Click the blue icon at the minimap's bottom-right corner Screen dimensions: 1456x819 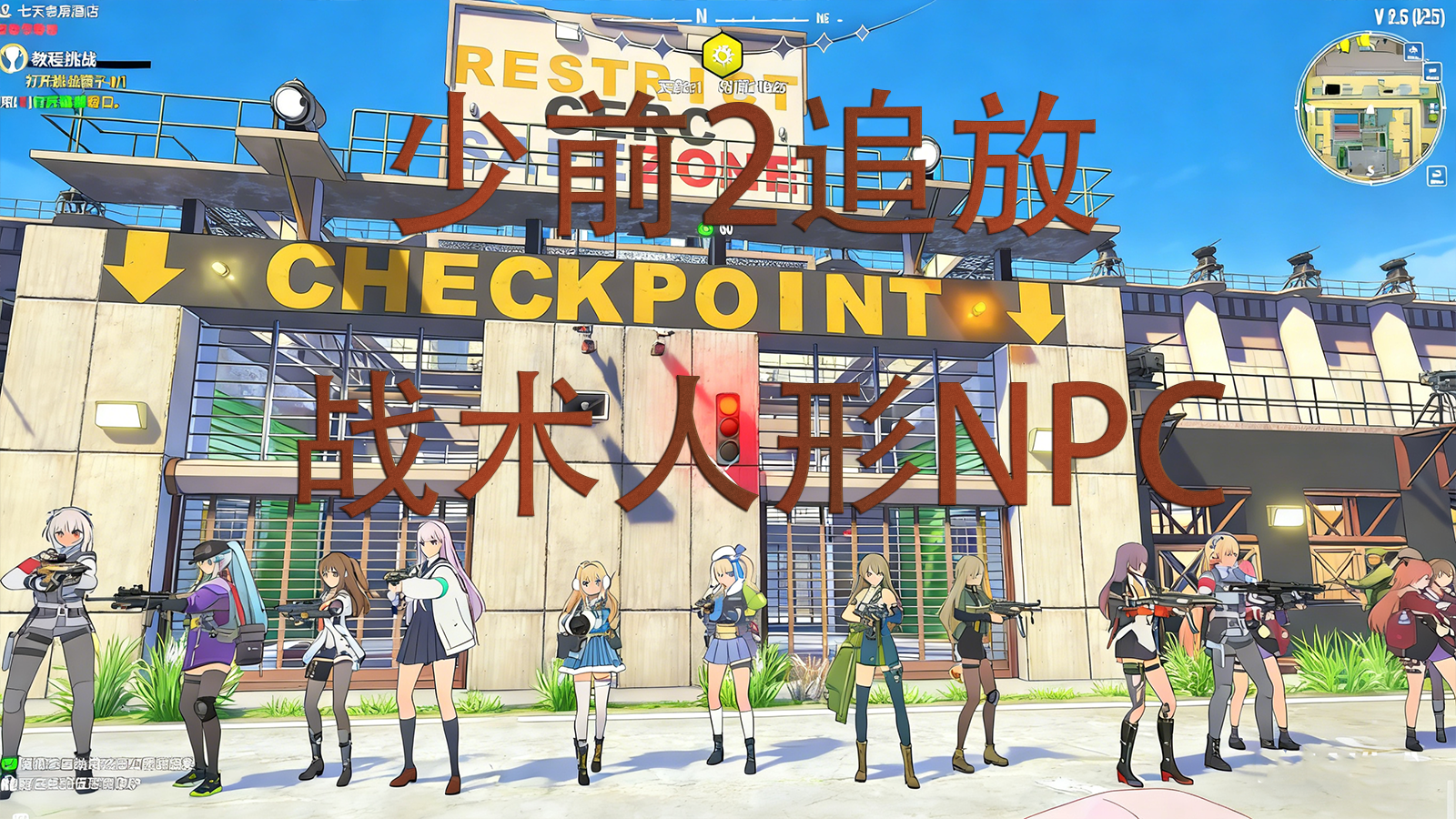pyautogui.click(x=1436, y=175)
